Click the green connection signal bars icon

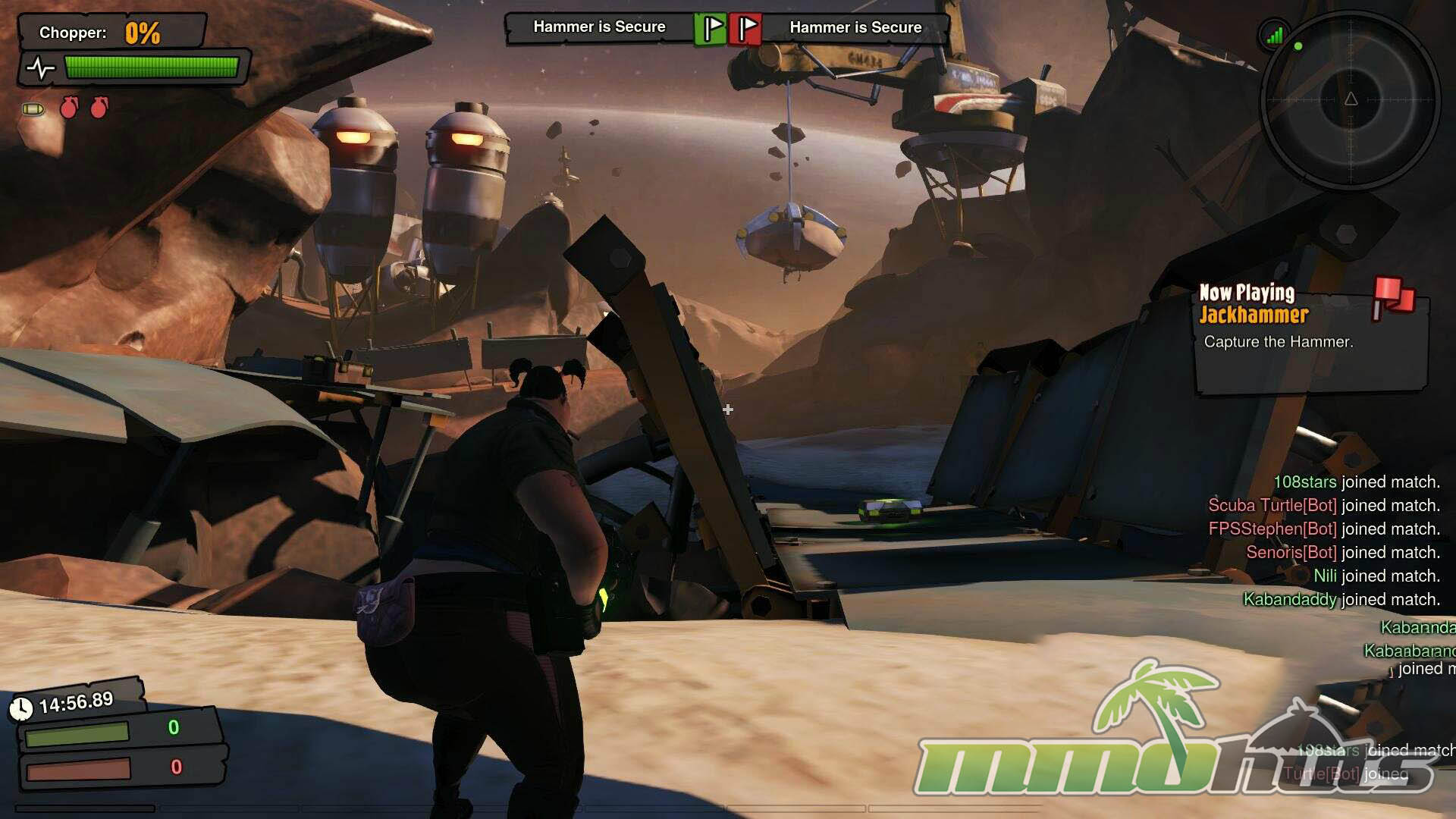1274,35
